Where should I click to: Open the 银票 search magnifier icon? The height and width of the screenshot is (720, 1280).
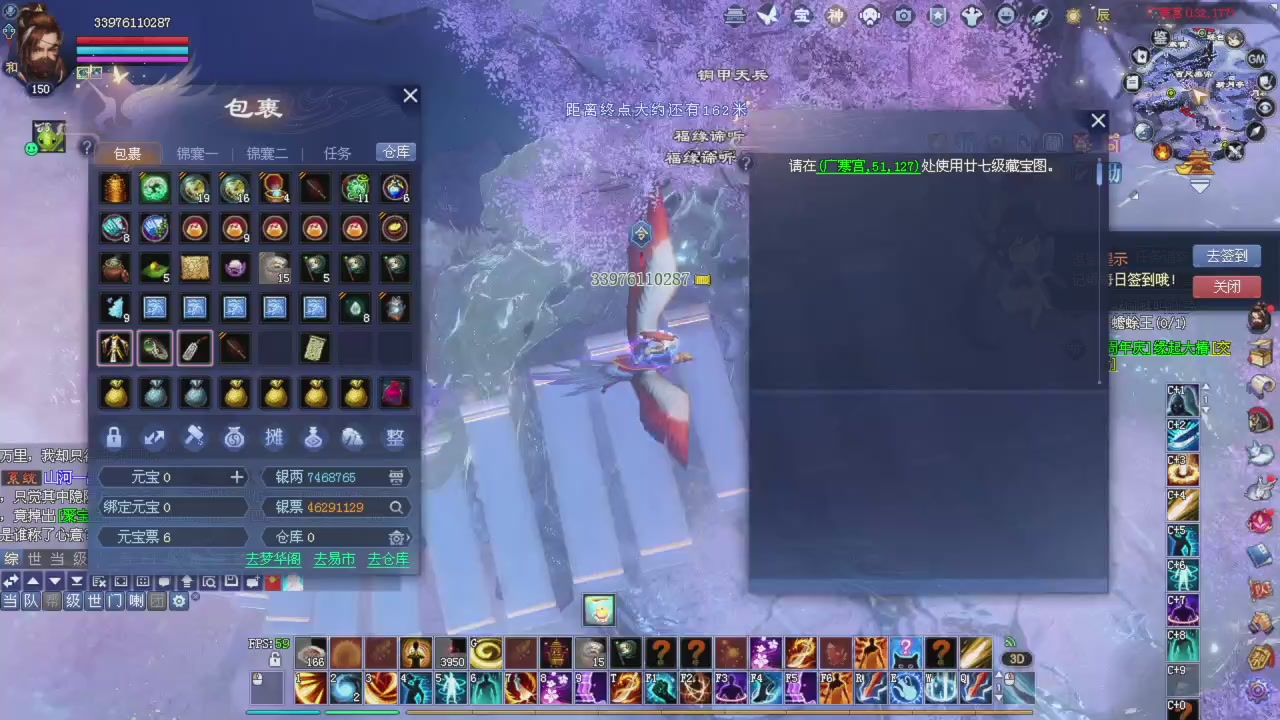pyautogui.click(x=396, y=507)
